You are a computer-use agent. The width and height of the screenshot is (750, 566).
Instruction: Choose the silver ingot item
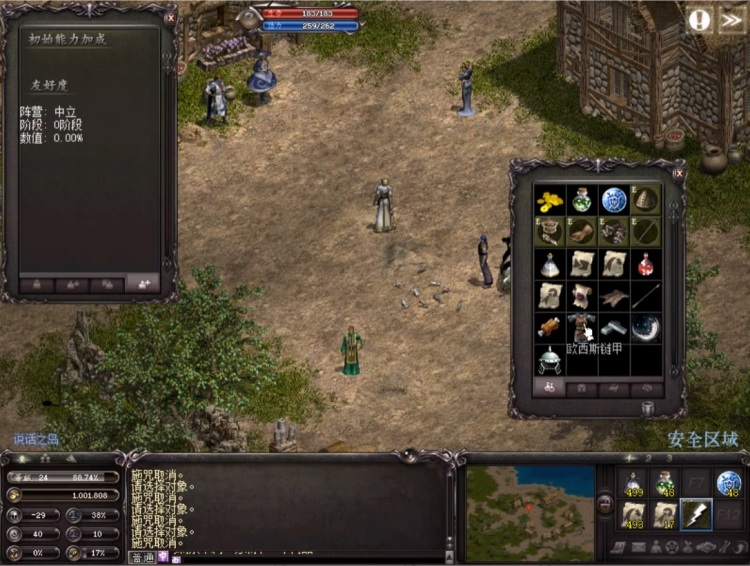point(614,327)
